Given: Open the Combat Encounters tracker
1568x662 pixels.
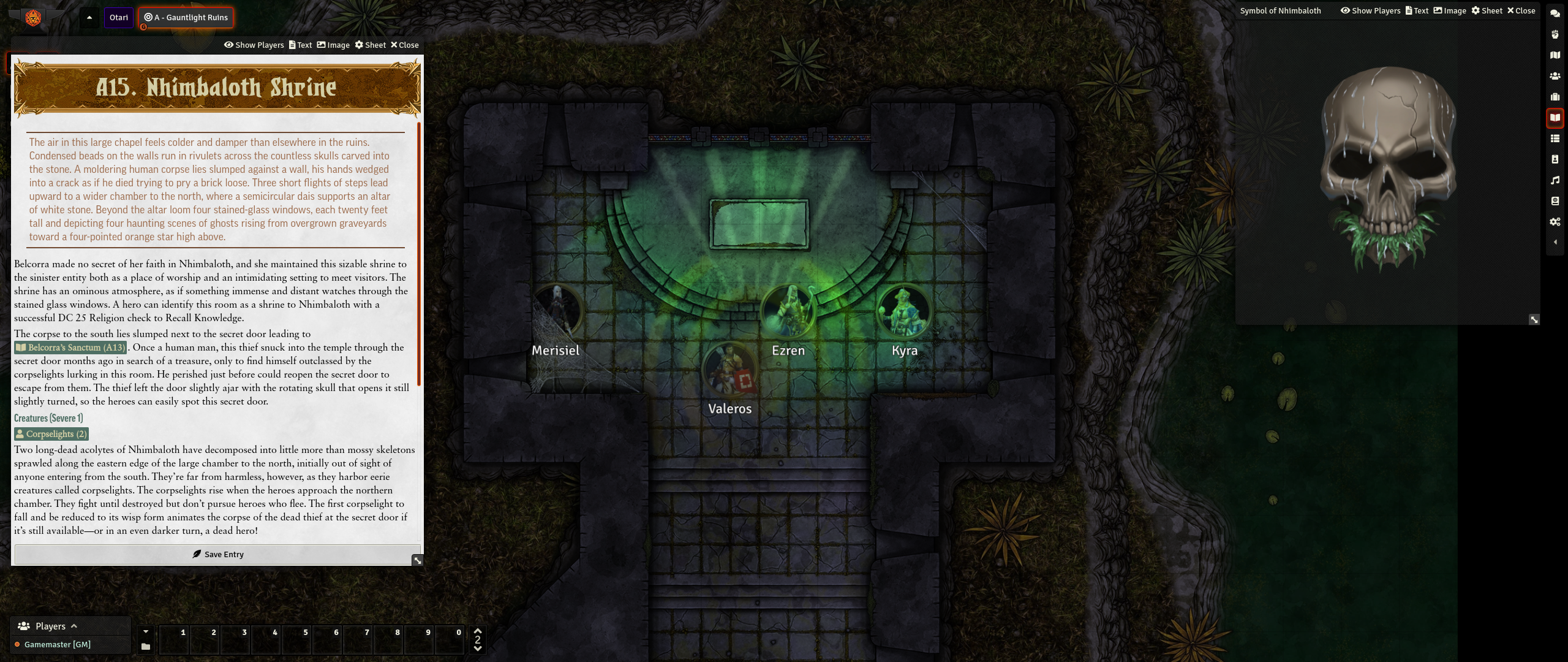Looking at the screenshot, I should tap(1556, 35).
